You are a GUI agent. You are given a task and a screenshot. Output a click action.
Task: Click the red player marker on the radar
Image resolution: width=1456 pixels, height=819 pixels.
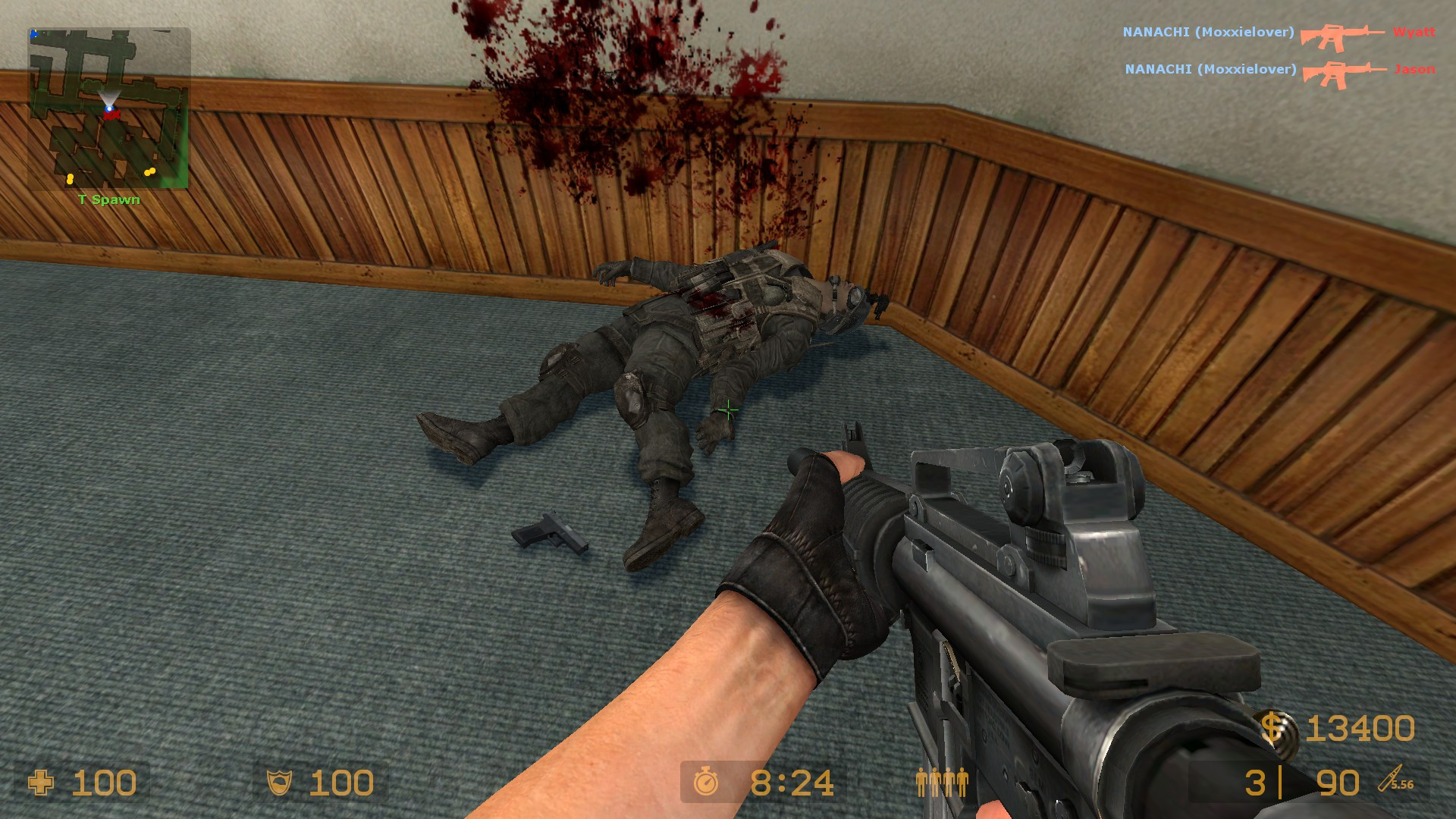112,114
